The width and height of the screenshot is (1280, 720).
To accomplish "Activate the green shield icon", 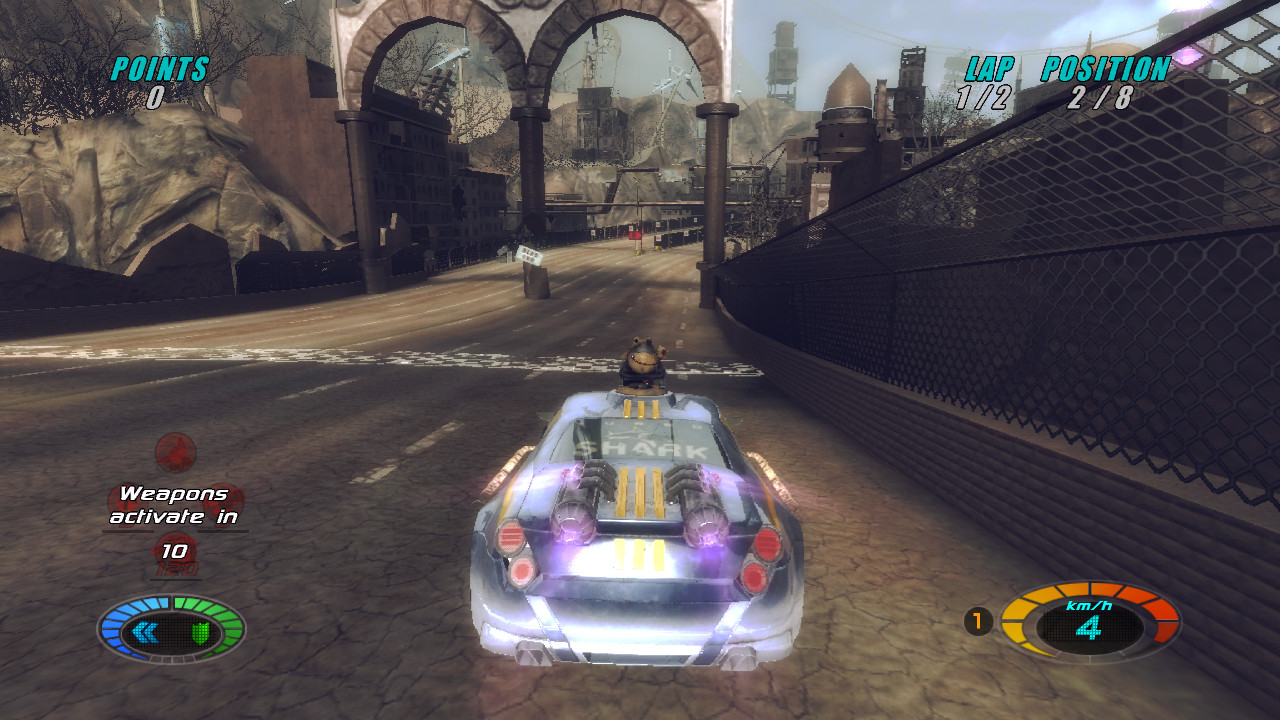I will point(200,631).
